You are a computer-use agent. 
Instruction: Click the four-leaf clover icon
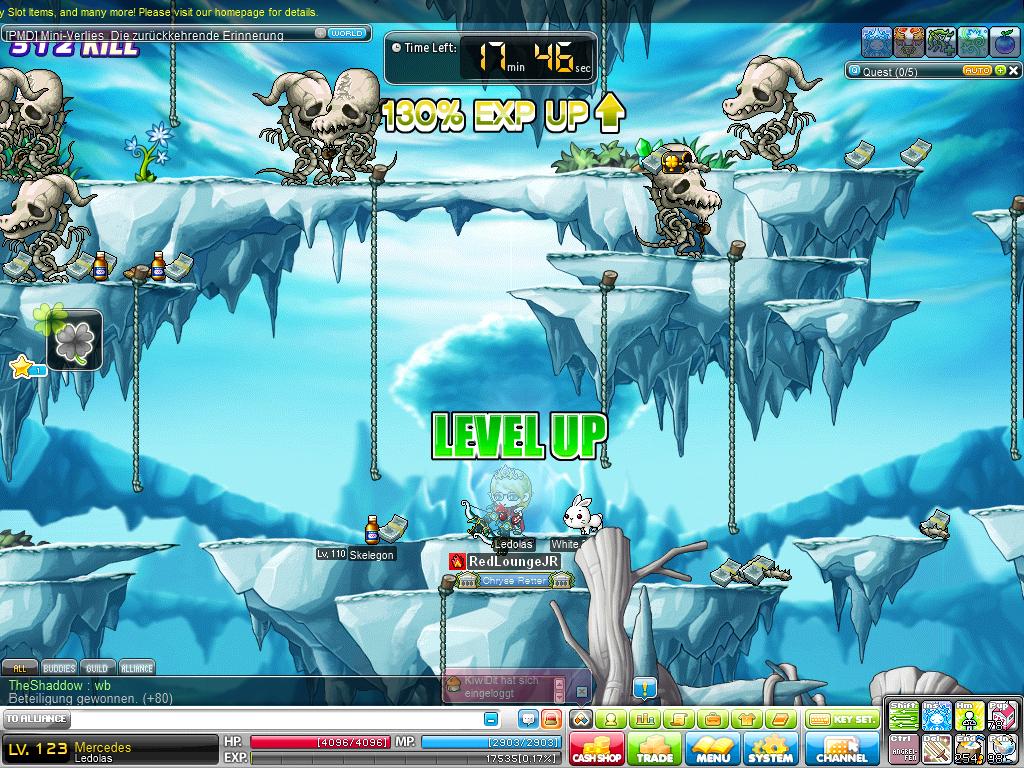point(74,341)
